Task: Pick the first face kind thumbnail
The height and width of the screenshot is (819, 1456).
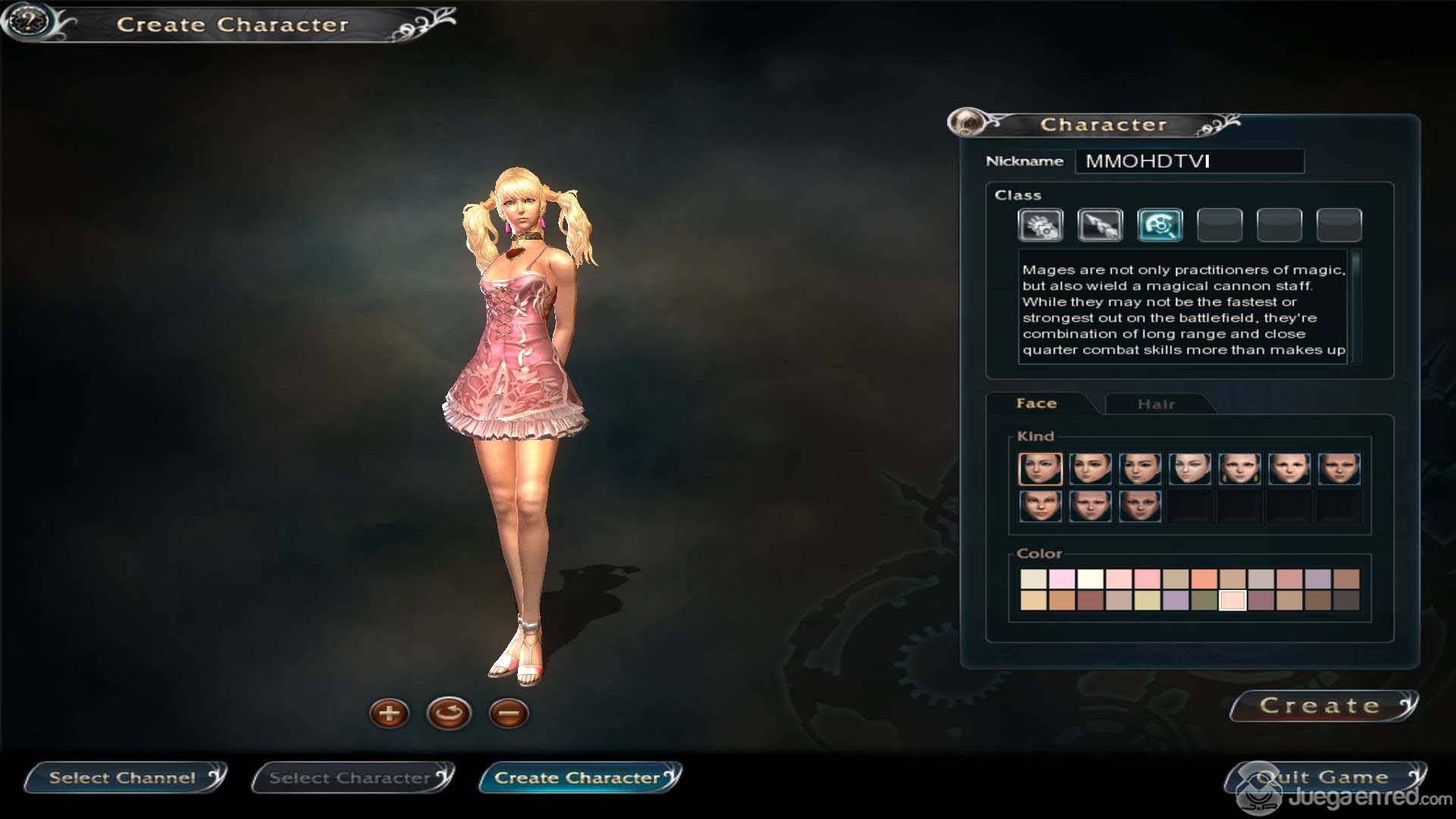Action: tap(1040, 469)
